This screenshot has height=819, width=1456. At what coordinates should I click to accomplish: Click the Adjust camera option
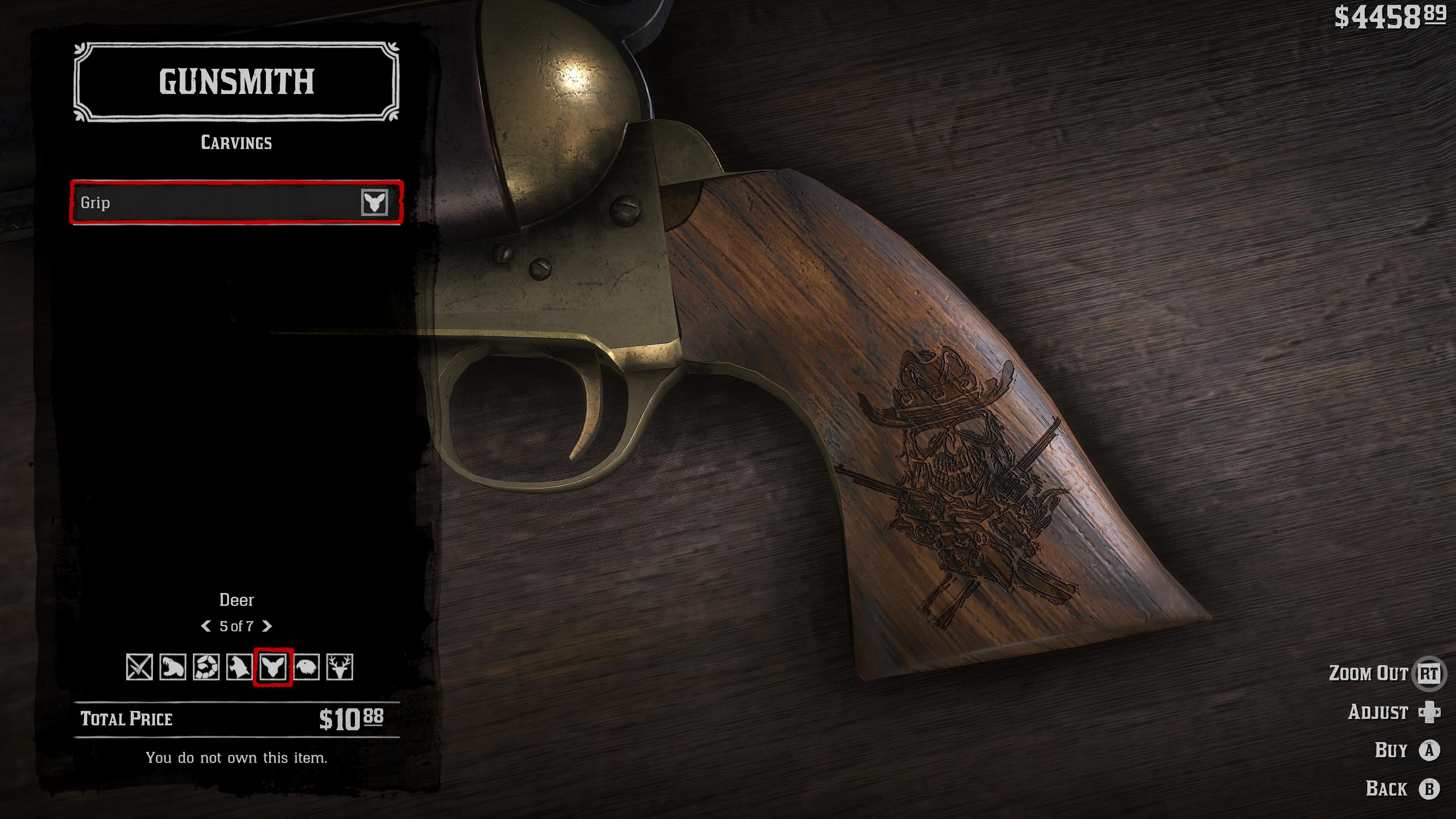(1428, 712)
